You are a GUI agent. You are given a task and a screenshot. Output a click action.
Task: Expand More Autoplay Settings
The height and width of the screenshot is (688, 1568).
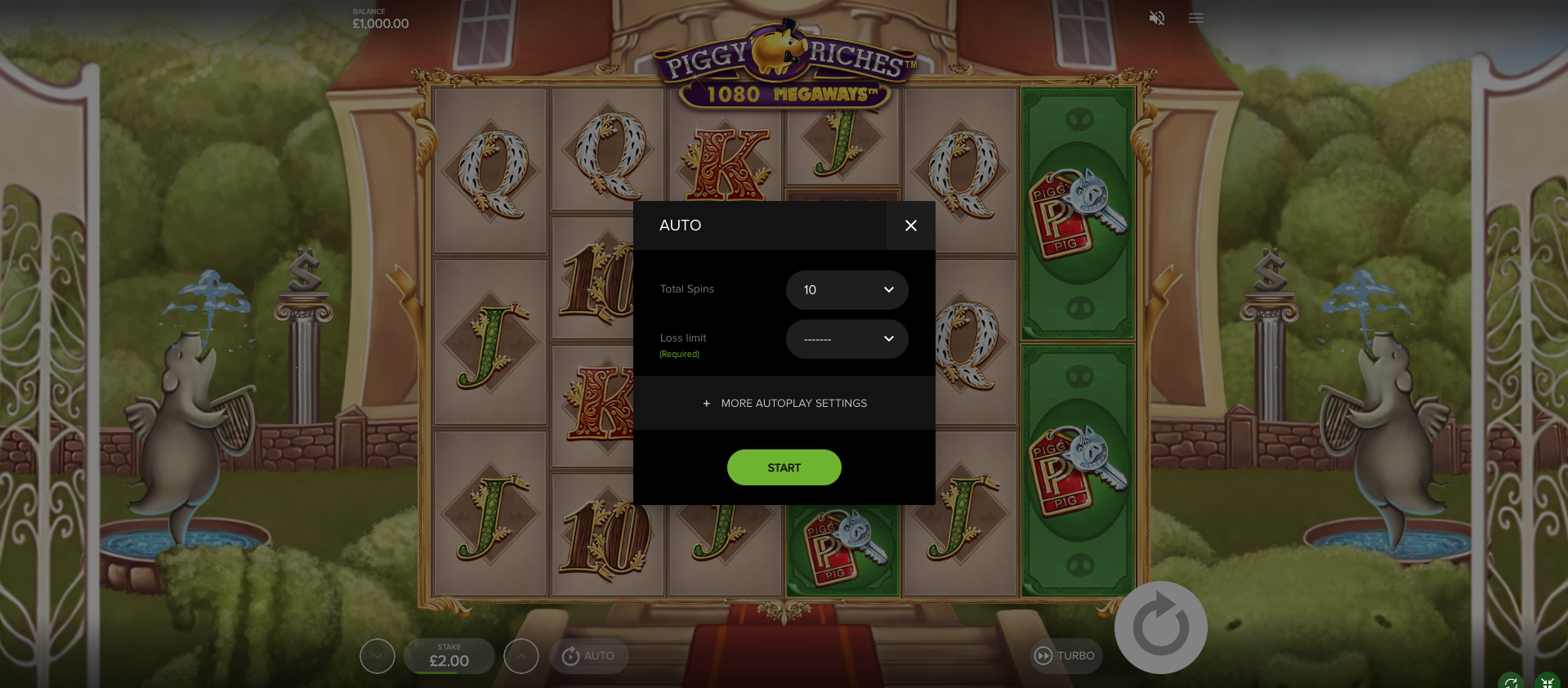click(x=784, y=404)
